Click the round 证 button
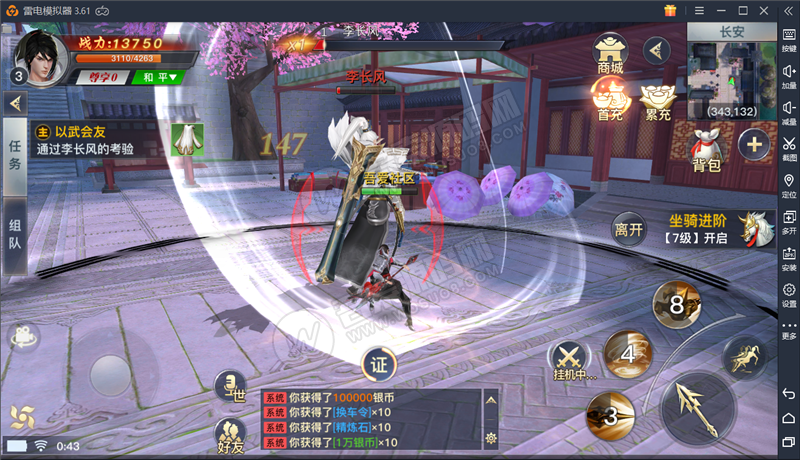This screenshot has width=800, height=460. [378, 364]
